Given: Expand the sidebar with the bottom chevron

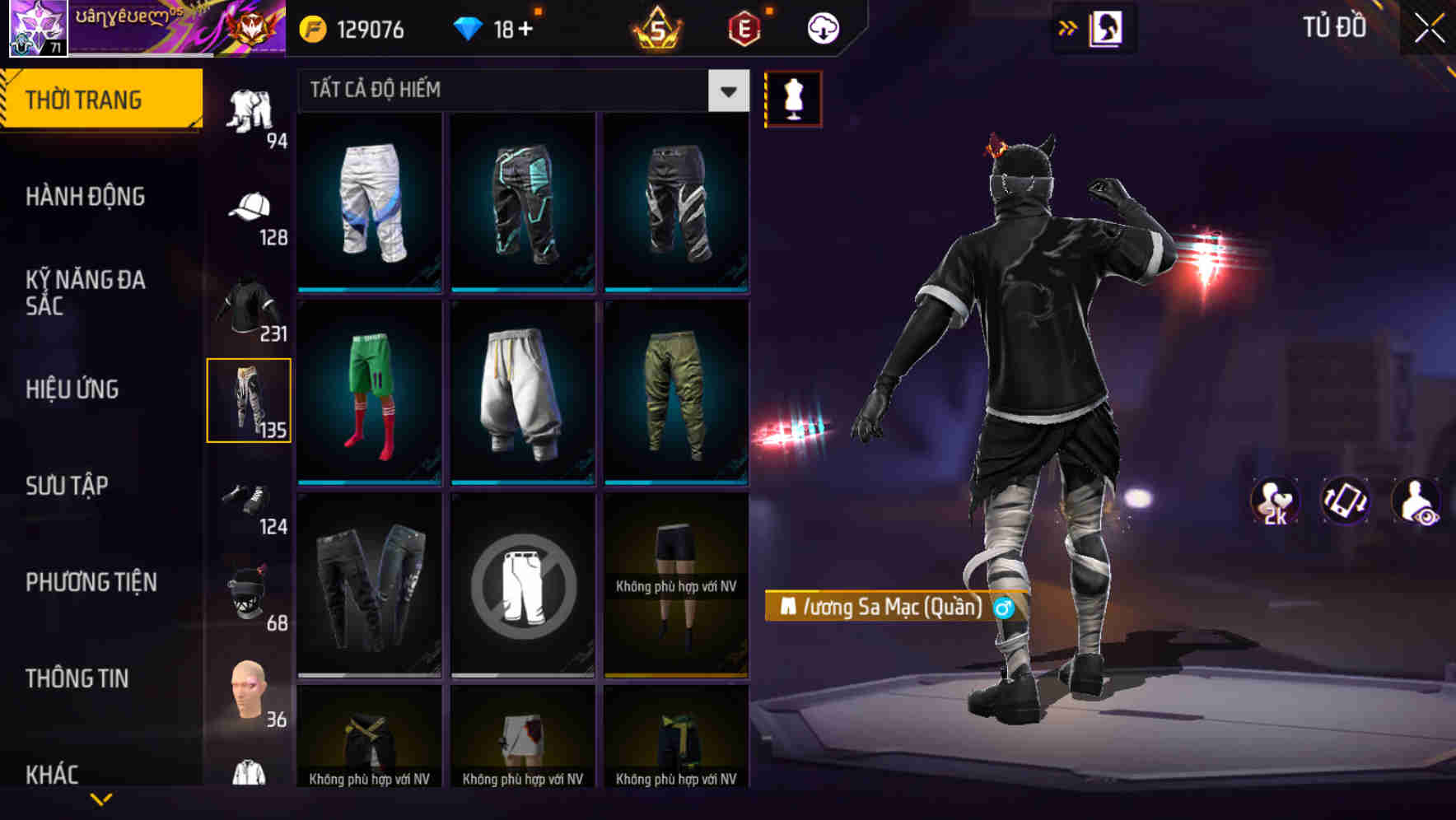Looking at the screenshot, I should click(101, 798).
